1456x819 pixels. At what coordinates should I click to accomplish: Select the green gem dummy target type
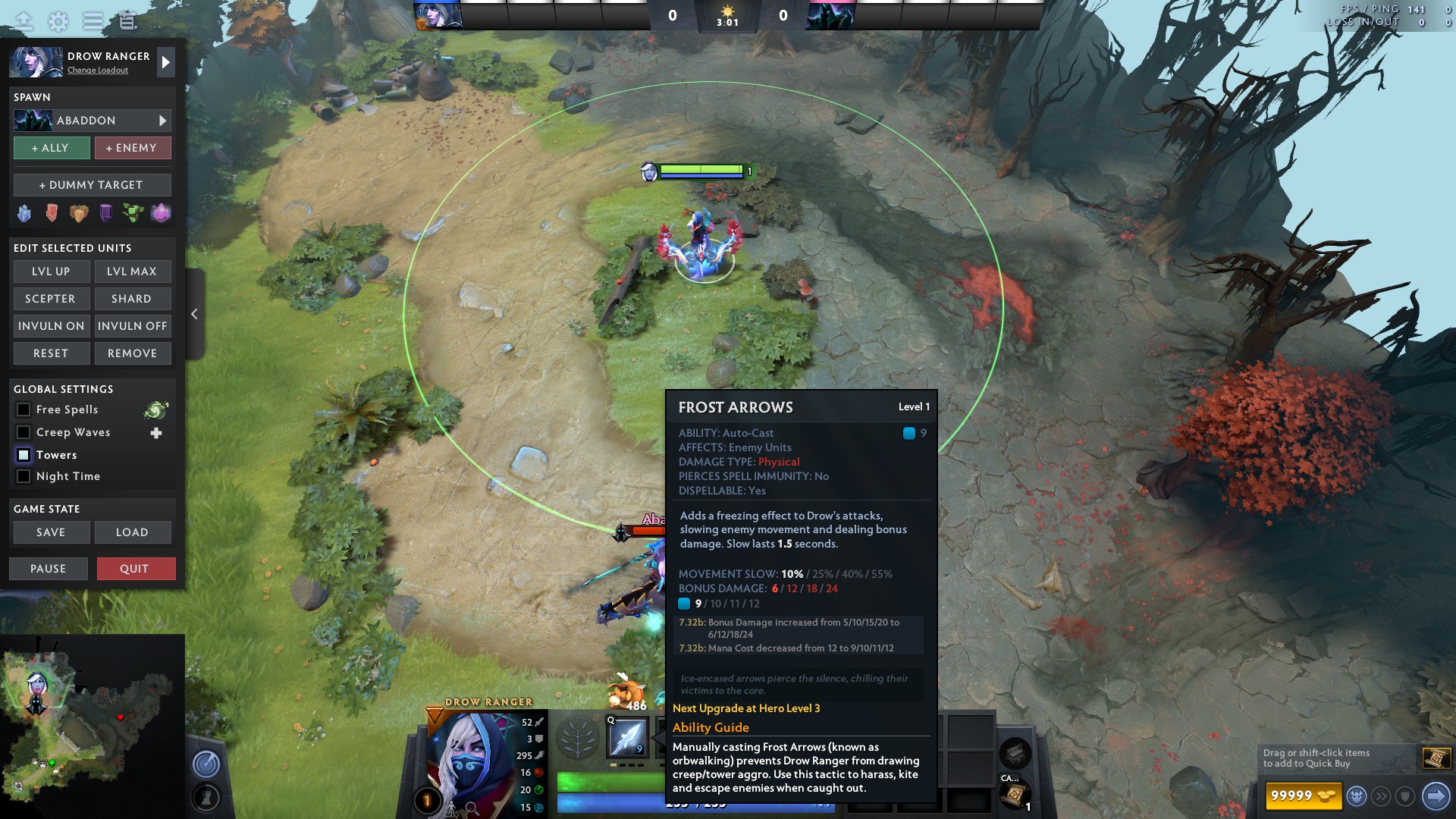[133, 213]
